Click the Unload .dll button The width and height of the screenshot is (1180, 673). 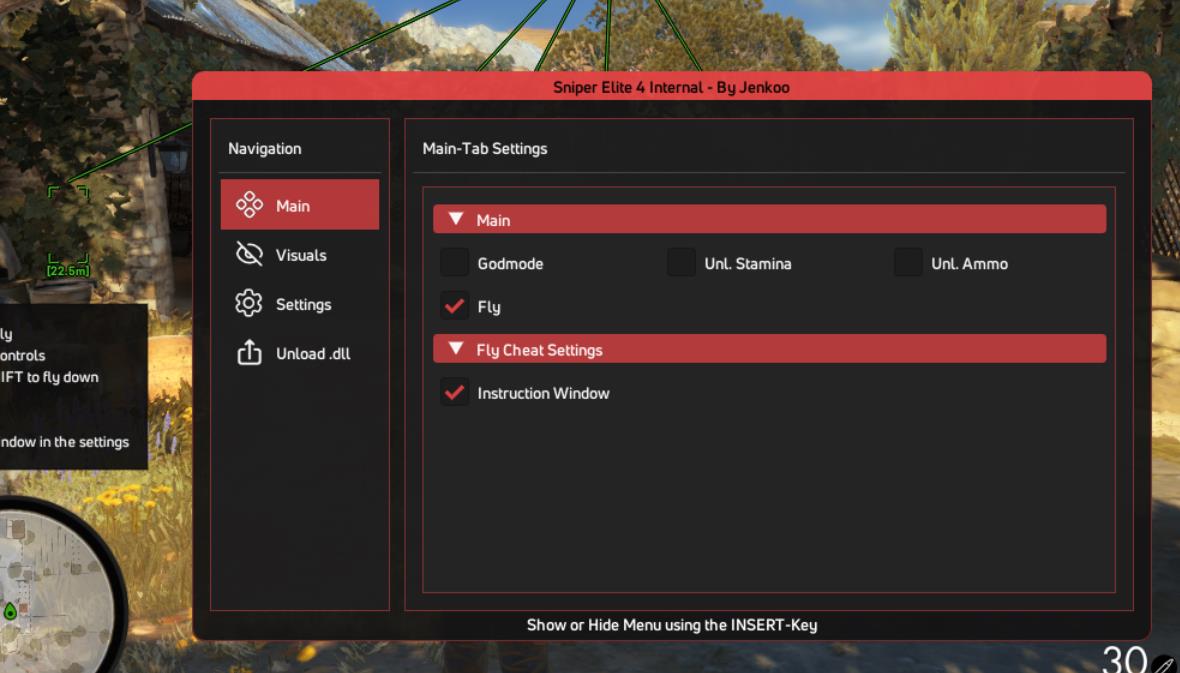[299, 353]
